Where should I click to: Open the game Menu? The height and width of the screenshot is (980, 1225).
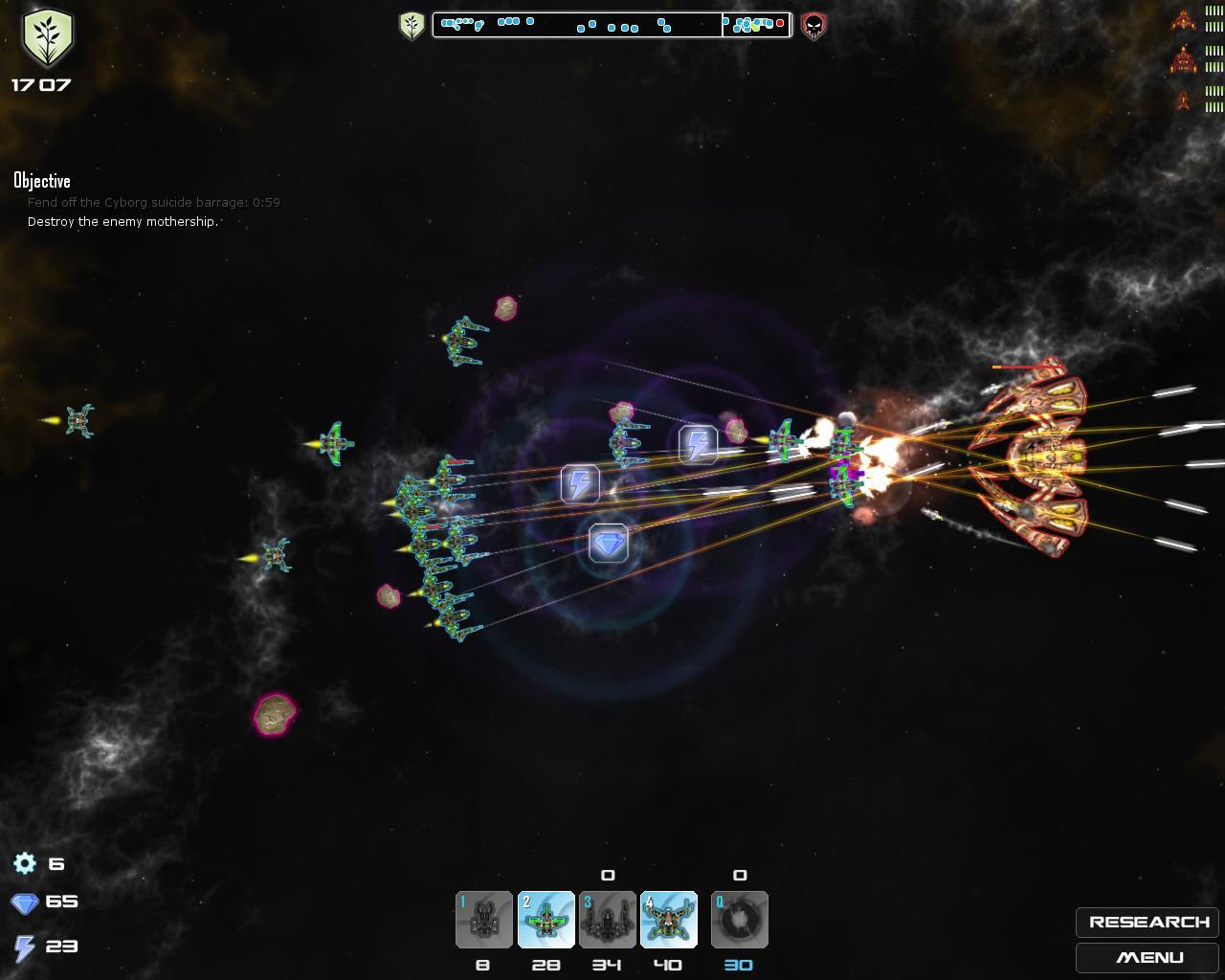1148,957
